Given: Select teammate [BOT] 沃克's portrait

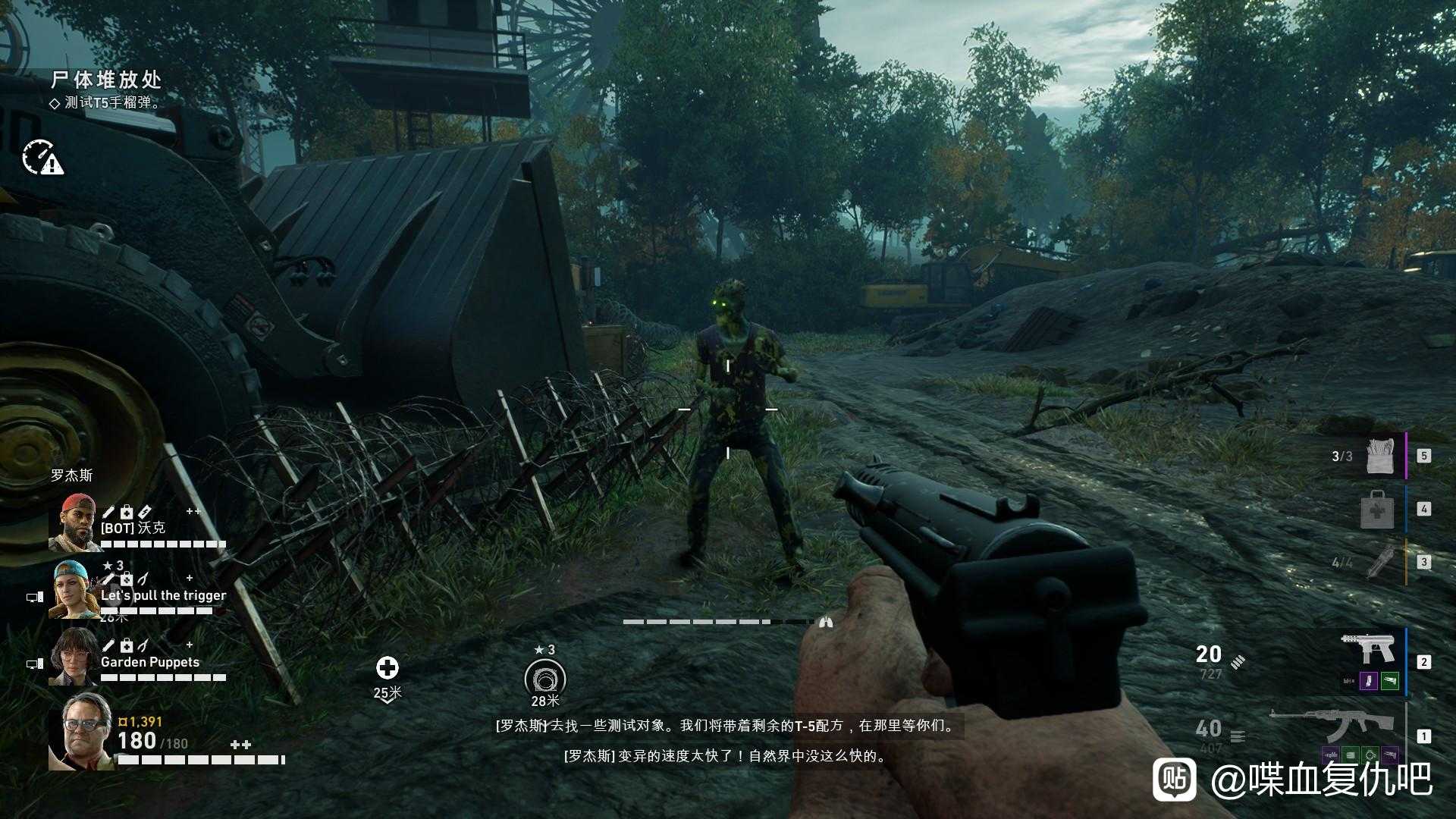Looking at the screenshot, I should click(x=74, y=522).
